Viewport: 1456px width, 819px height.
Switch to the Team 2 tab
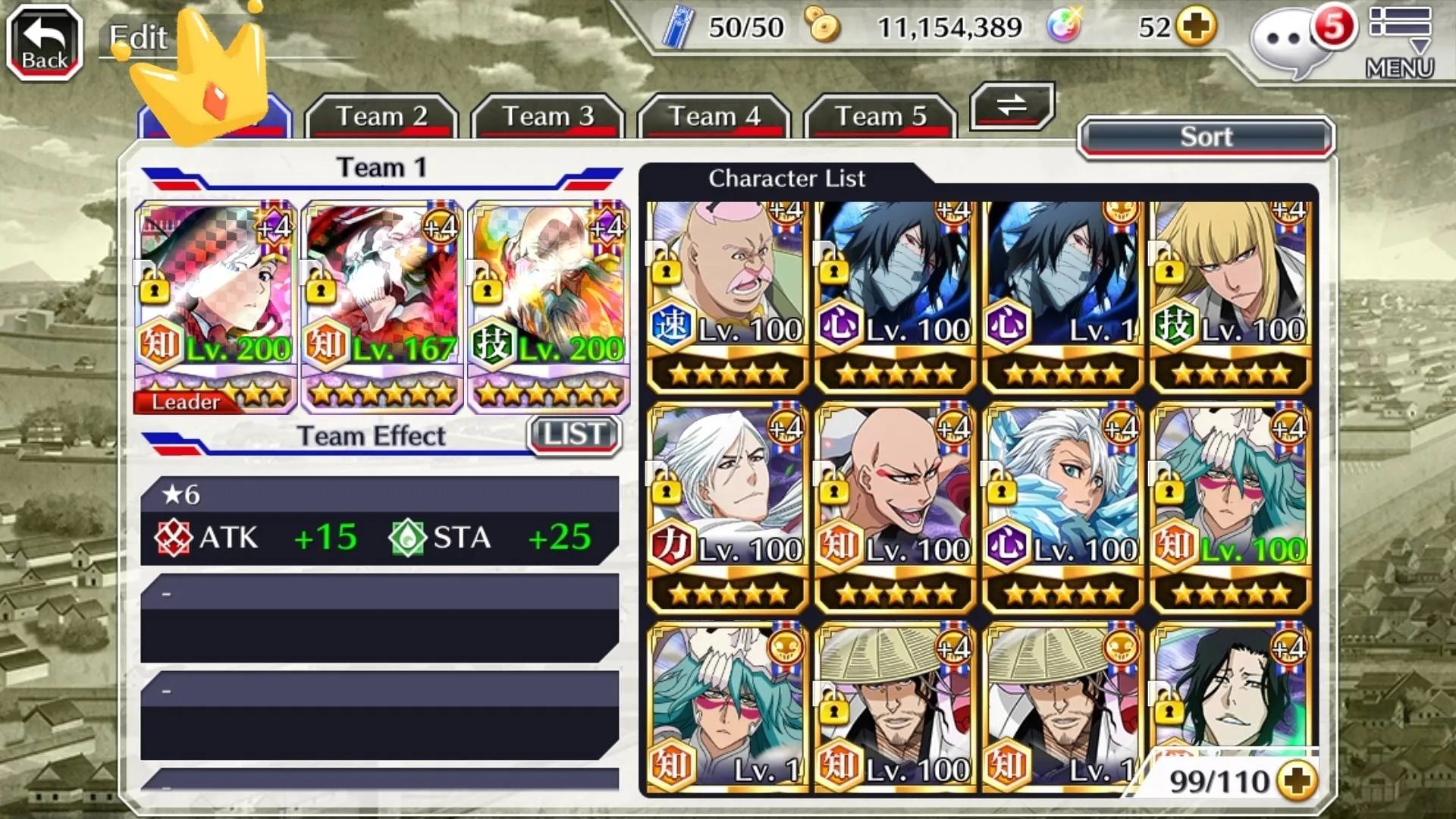(381, 117)
